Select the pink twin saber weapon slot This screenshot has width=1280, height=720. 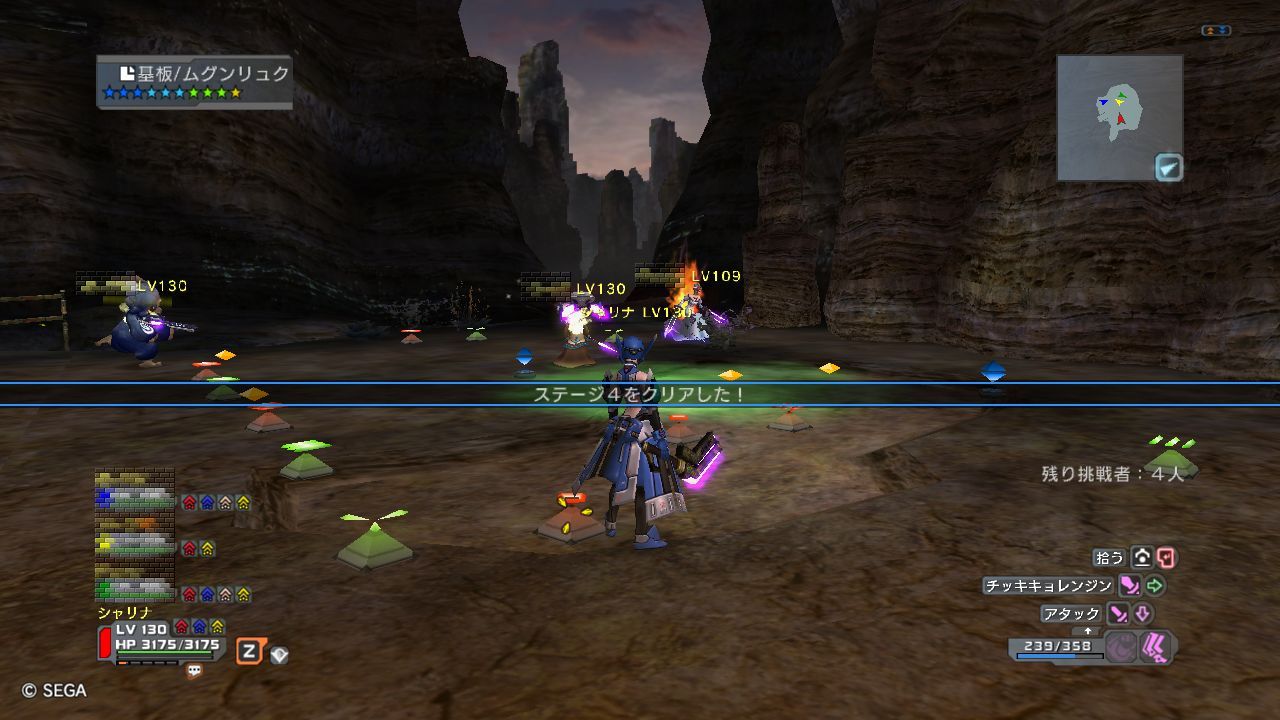(1154, 648)
